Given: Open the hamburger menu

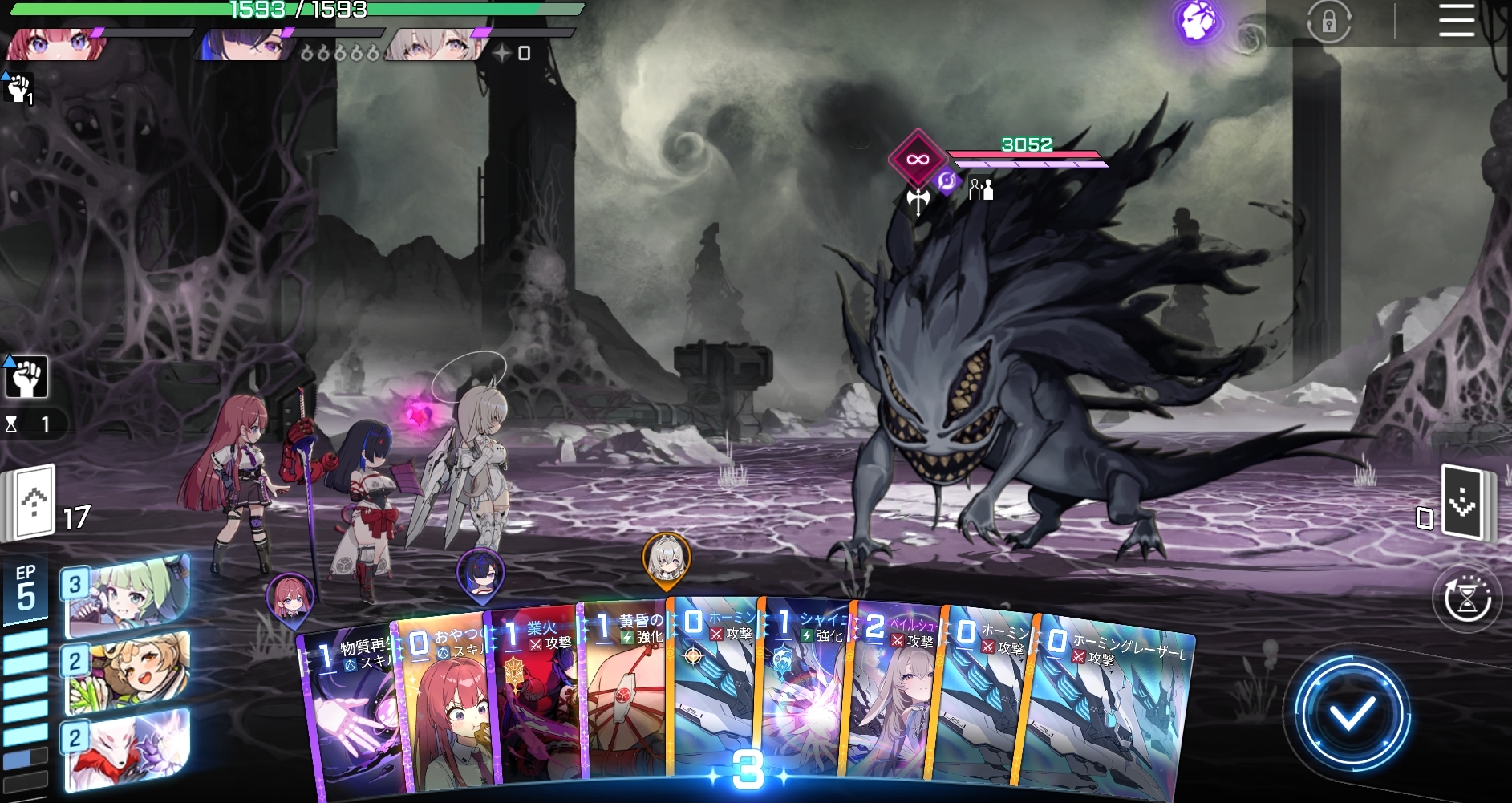Looking at the screenshot, I should pos(1456,21).
